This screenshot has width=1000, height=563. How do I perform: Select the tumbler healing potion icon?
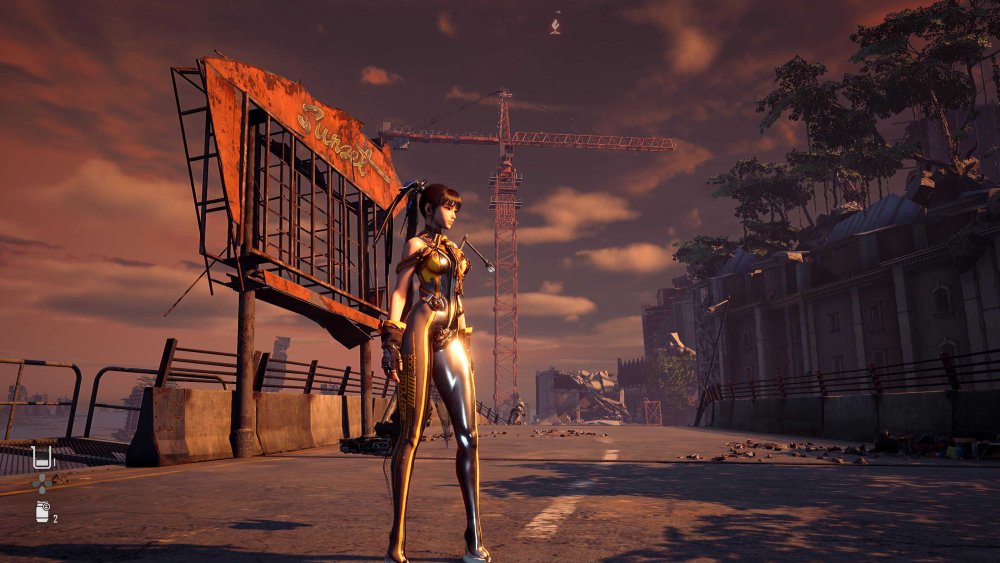pos(42,458)
